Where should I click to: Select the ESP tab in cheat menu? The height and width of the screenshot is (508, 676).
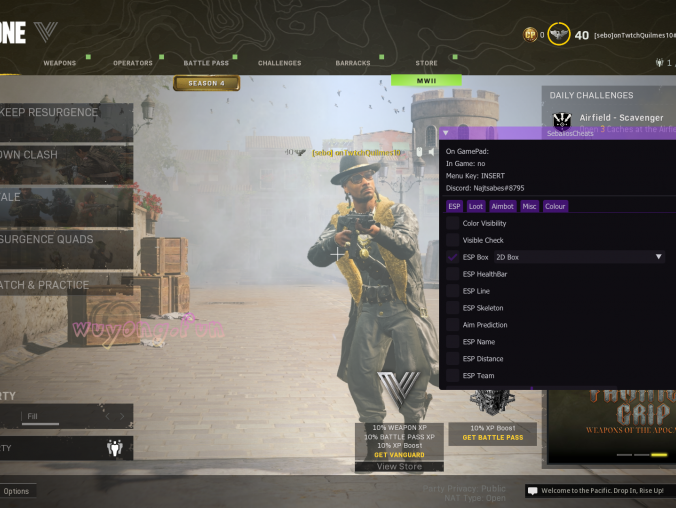(454, 206)
